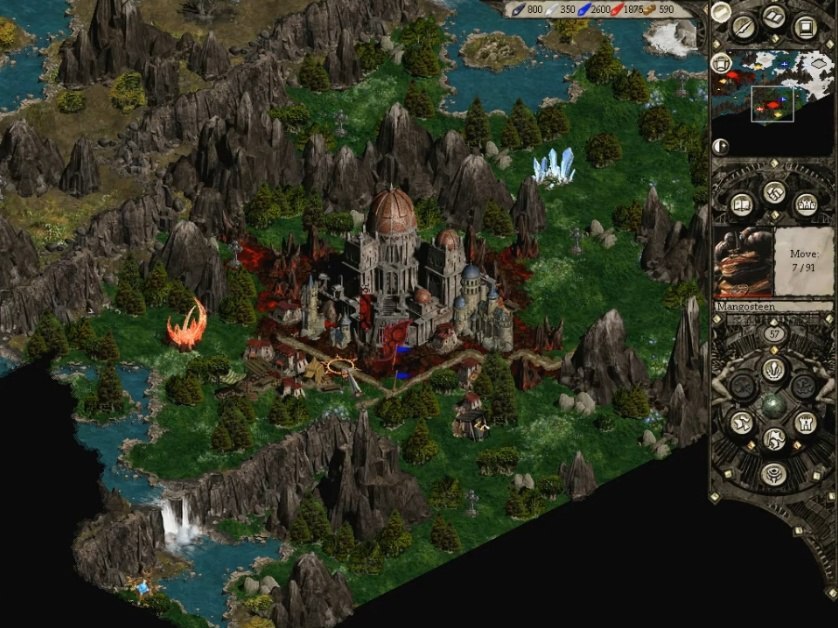Image resolution: width=838 pixels, height=628 pixels.
Task: Open the castle tower icon button
Action: (x=804, y=422)
